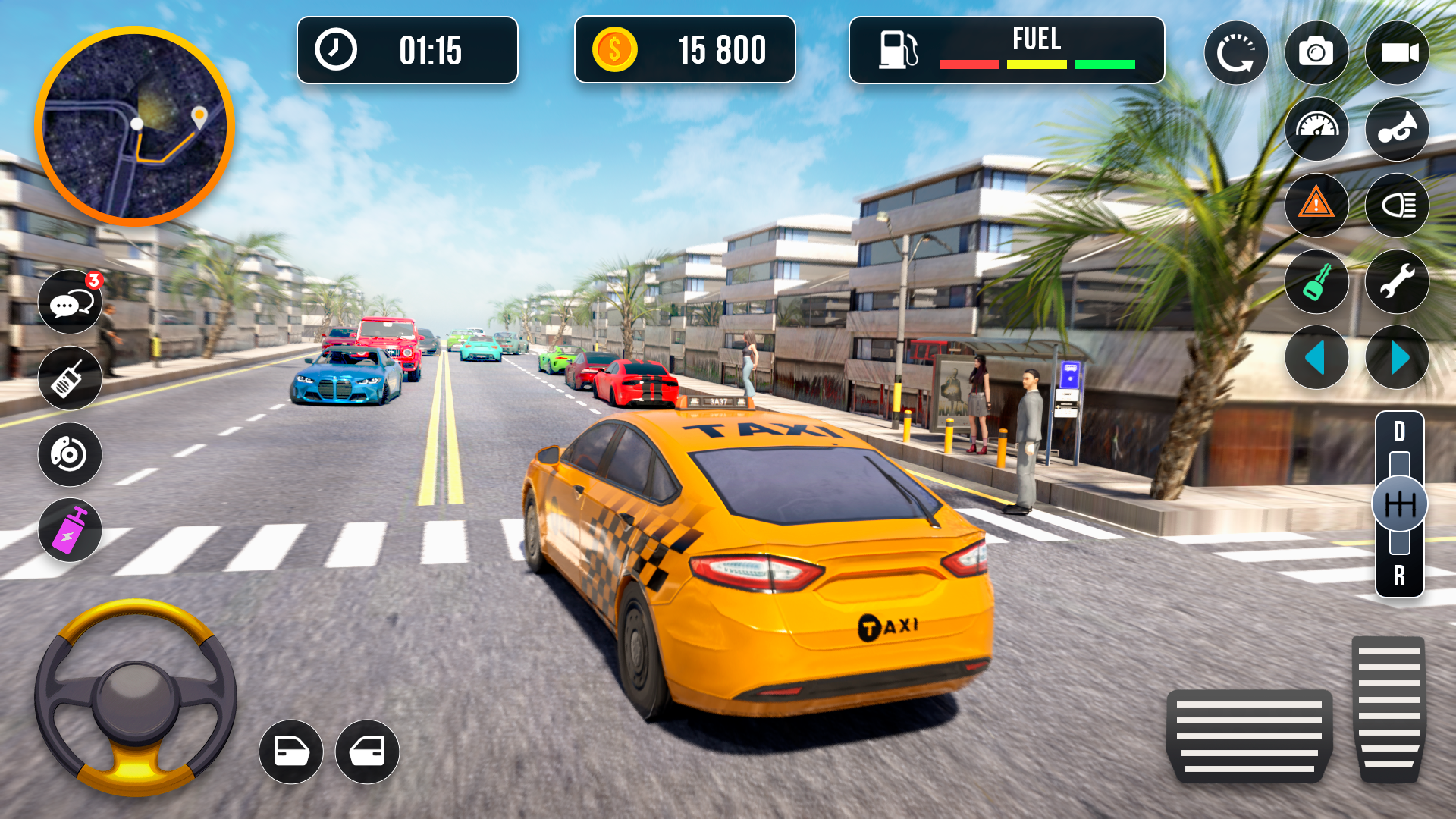Open the speedometer display icon
The image size is (1456, 819).
(x=1317, y=129)
